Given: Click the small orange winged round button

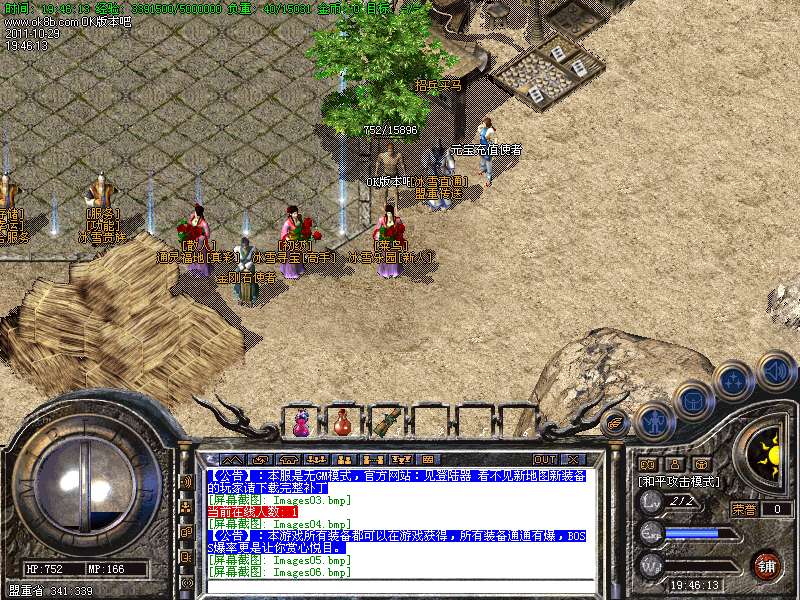Looking at the screenshot, I should 616,422.
